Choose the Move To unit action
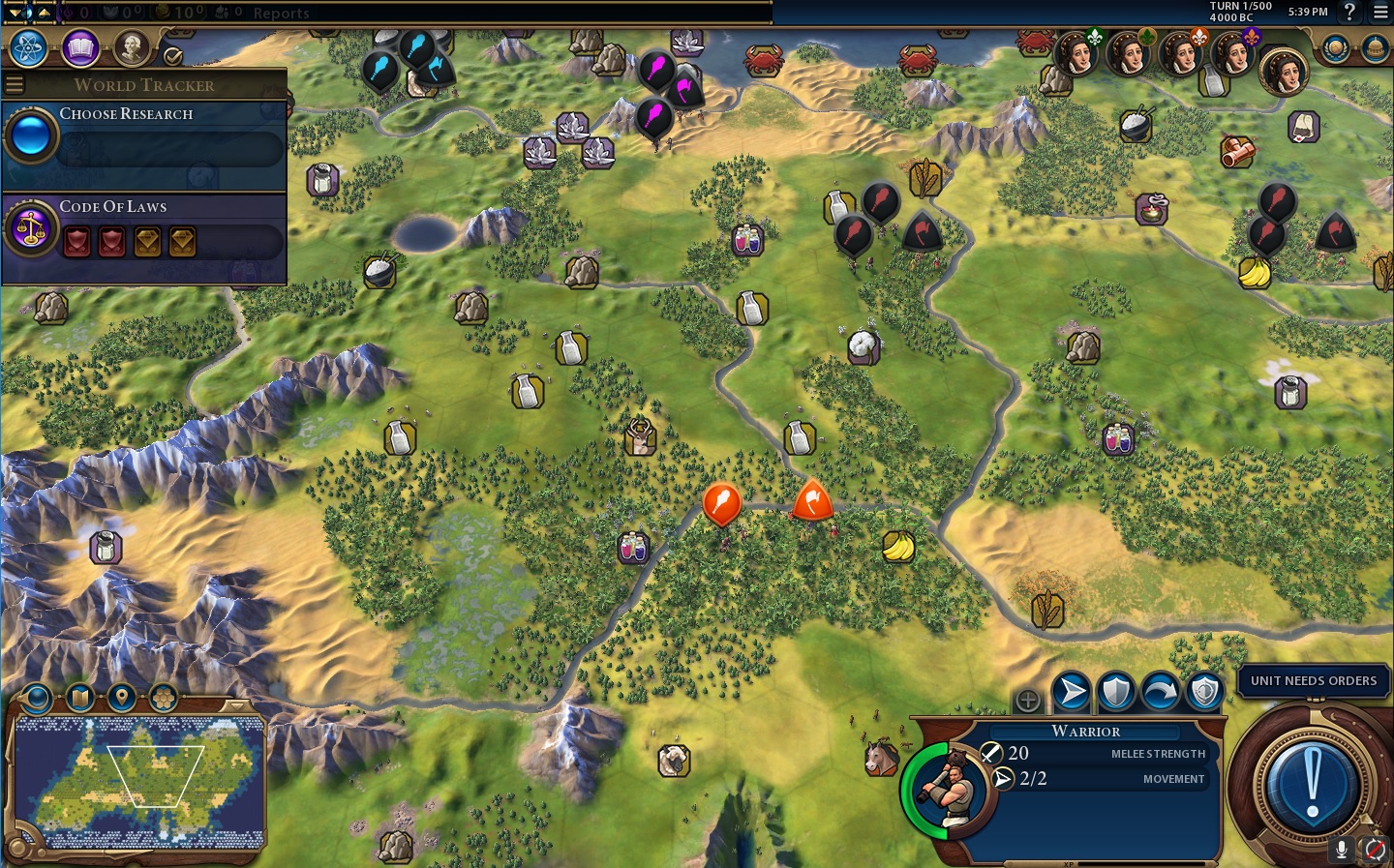Screen dimensions: 1394x868 pyautogui.click(x=1071, y=692)
